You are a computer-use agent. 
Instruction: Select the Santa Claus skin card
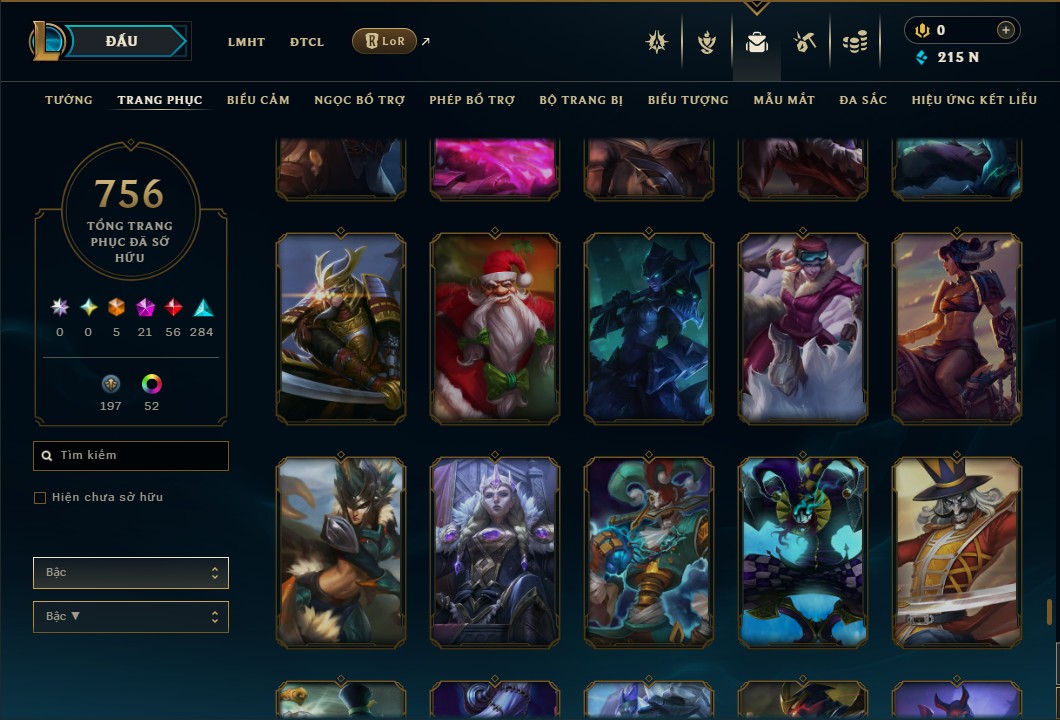(x=495, y=328)
